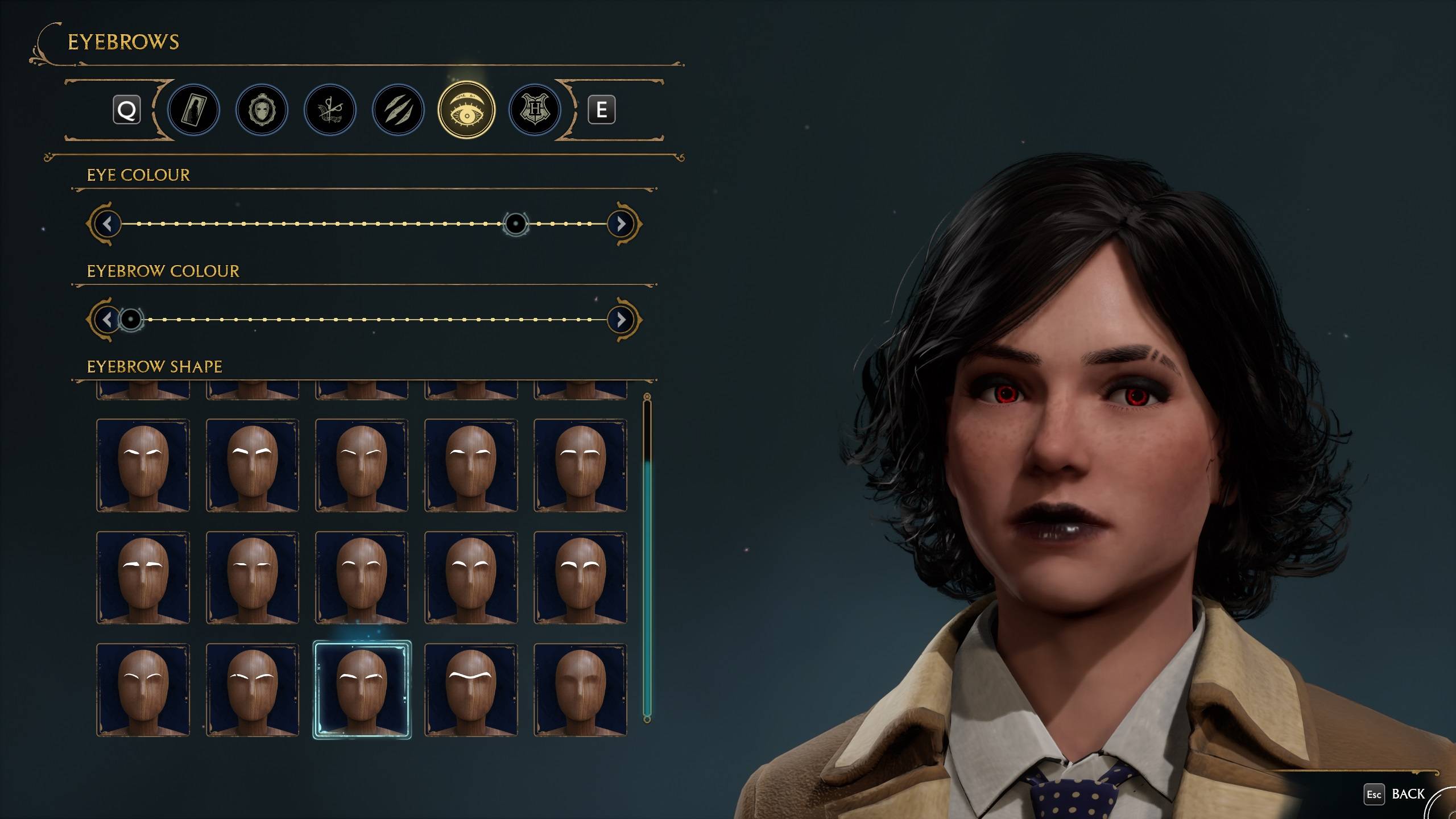Select the first eyebrow shape in the middle row
This screenshot has width=1456, height=819.
click(x=143, y=577)
